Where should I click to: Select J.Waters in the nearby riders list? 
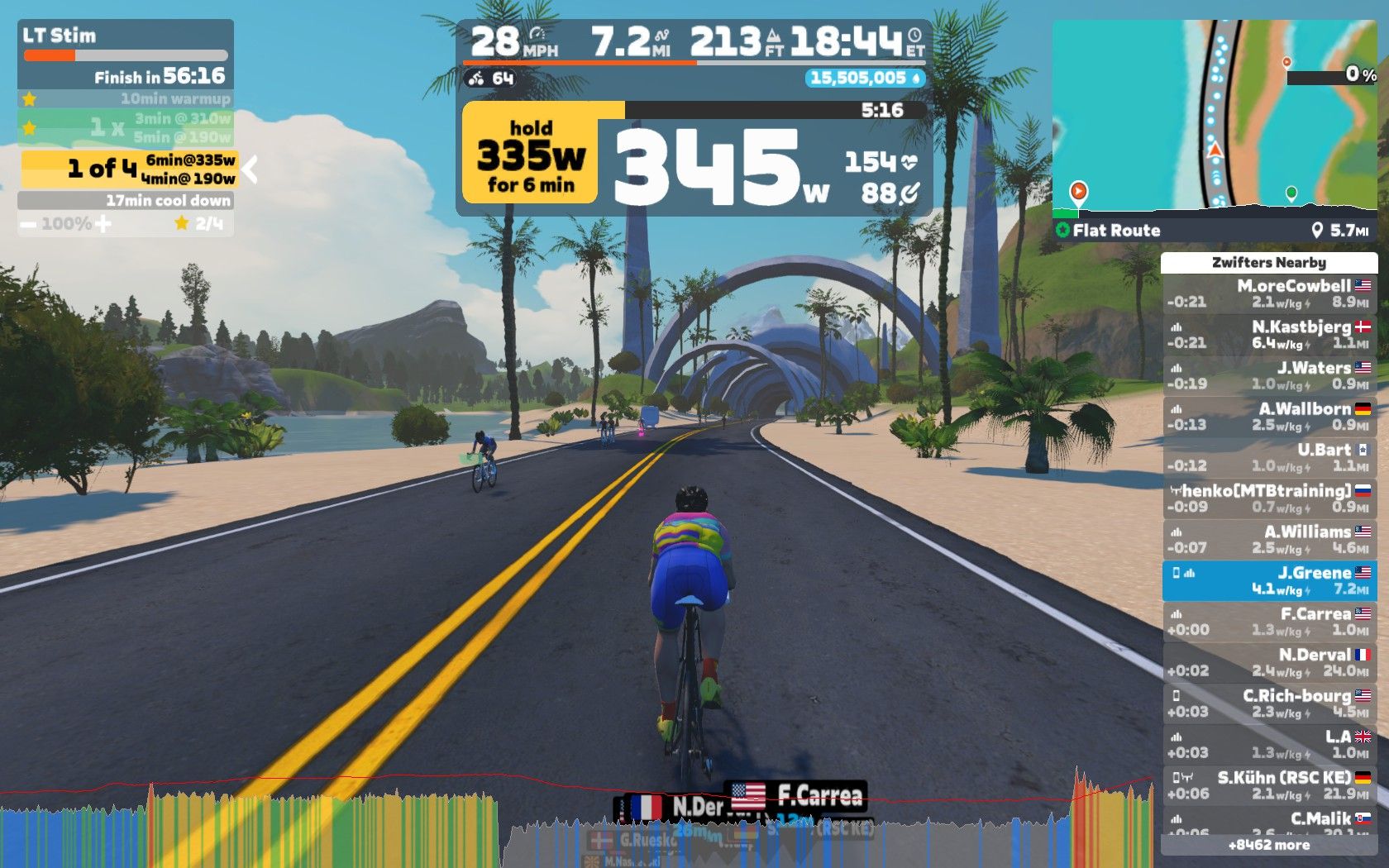coord(1269,375)
